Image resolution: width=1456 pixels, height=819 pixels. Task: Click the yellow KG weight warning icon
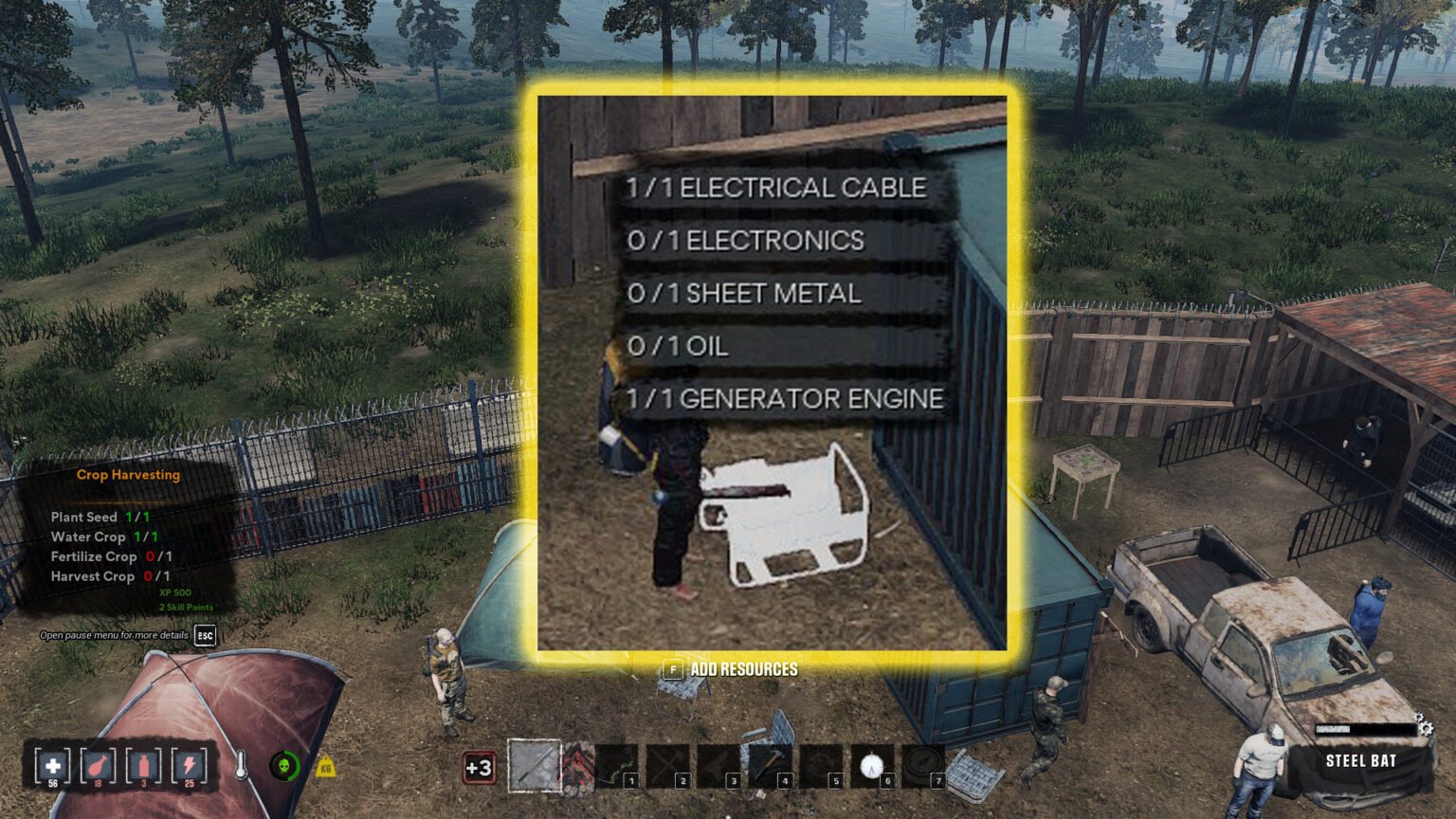pyautogui.click(x=323, y=763)
